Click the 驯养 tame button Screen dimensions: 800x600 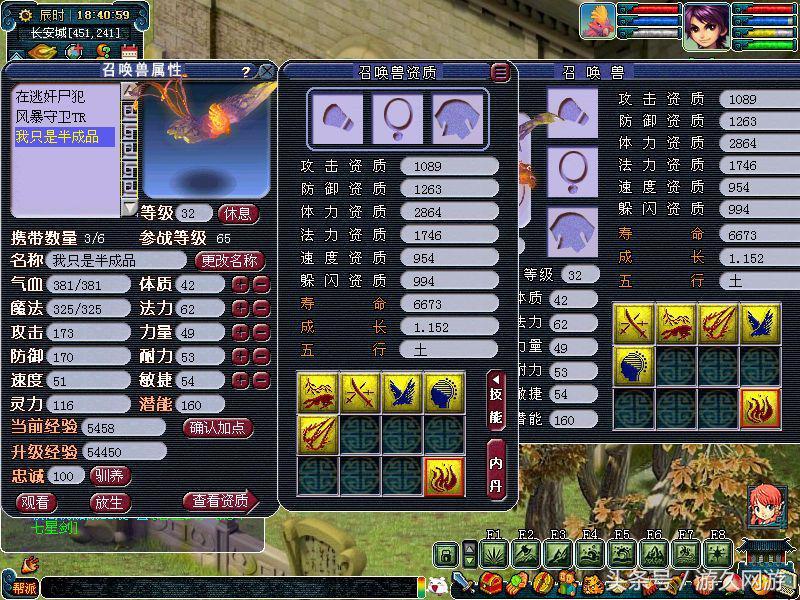click(110, 476)
